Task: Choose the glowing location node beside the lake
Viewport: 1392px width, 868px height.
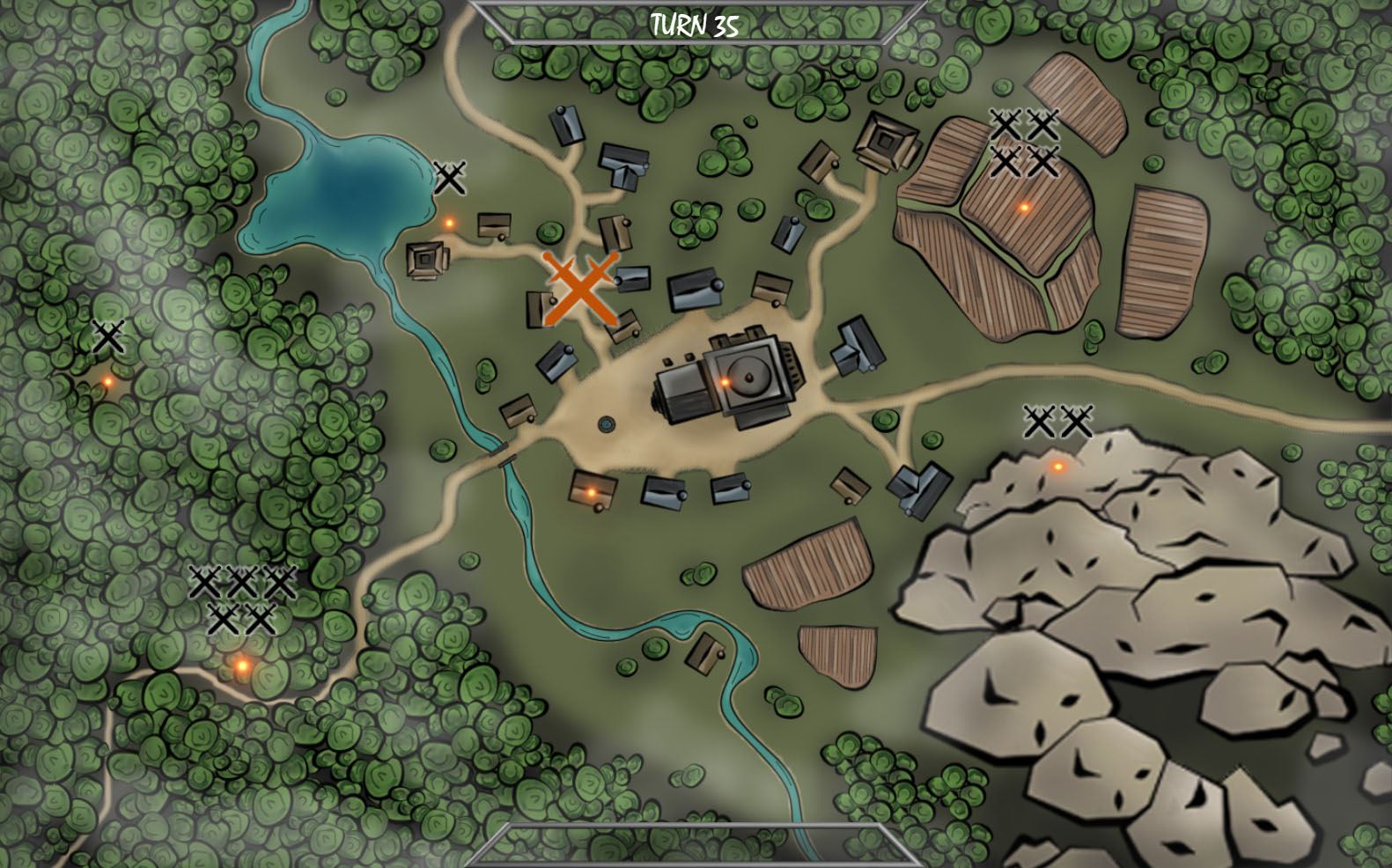Action: click(449, 224)
